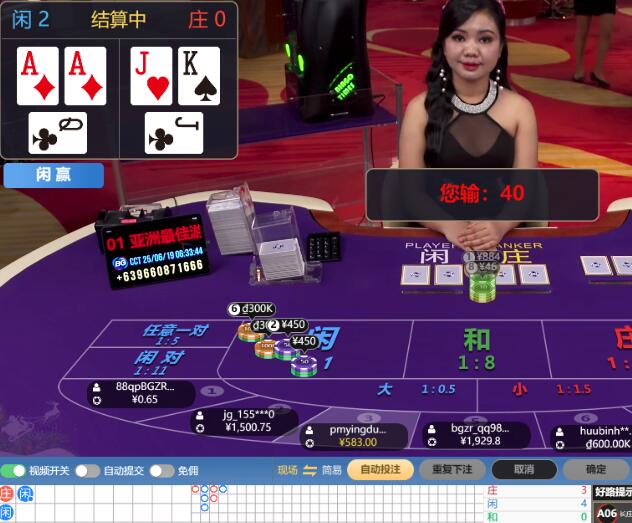Viewport: 632px width, 523px height.
Task: Select seat of player bgzr_qq98
Action: point(474,434)
